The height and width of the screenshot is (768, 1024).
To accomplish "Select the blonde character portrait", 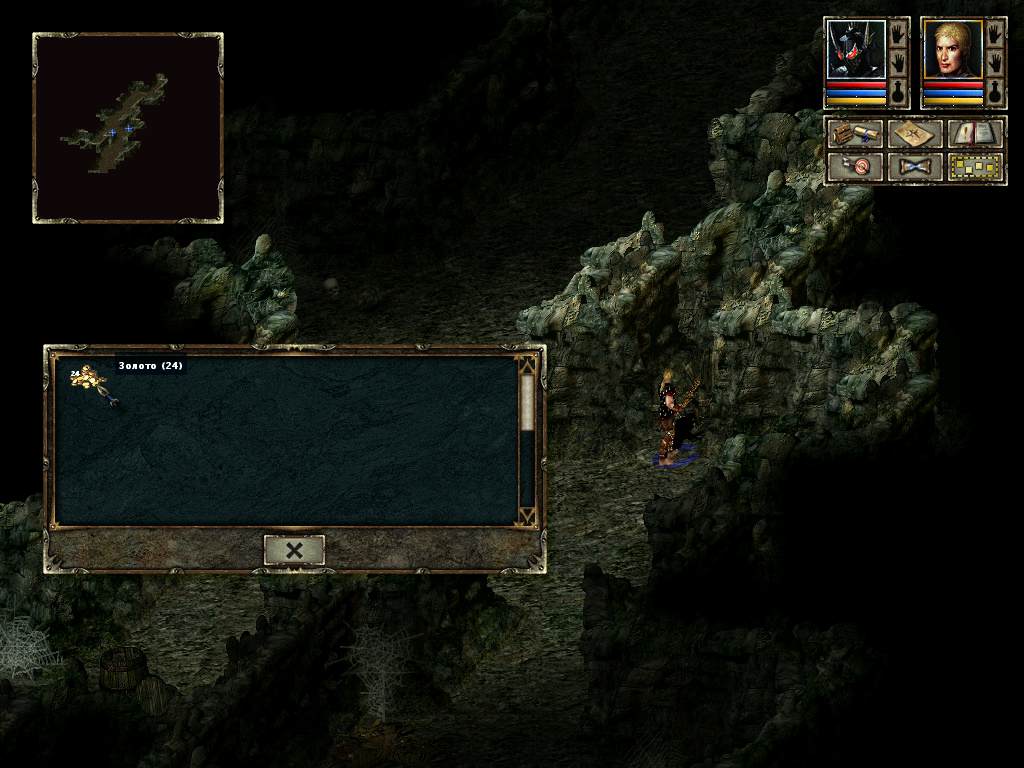I will [952, 50].
